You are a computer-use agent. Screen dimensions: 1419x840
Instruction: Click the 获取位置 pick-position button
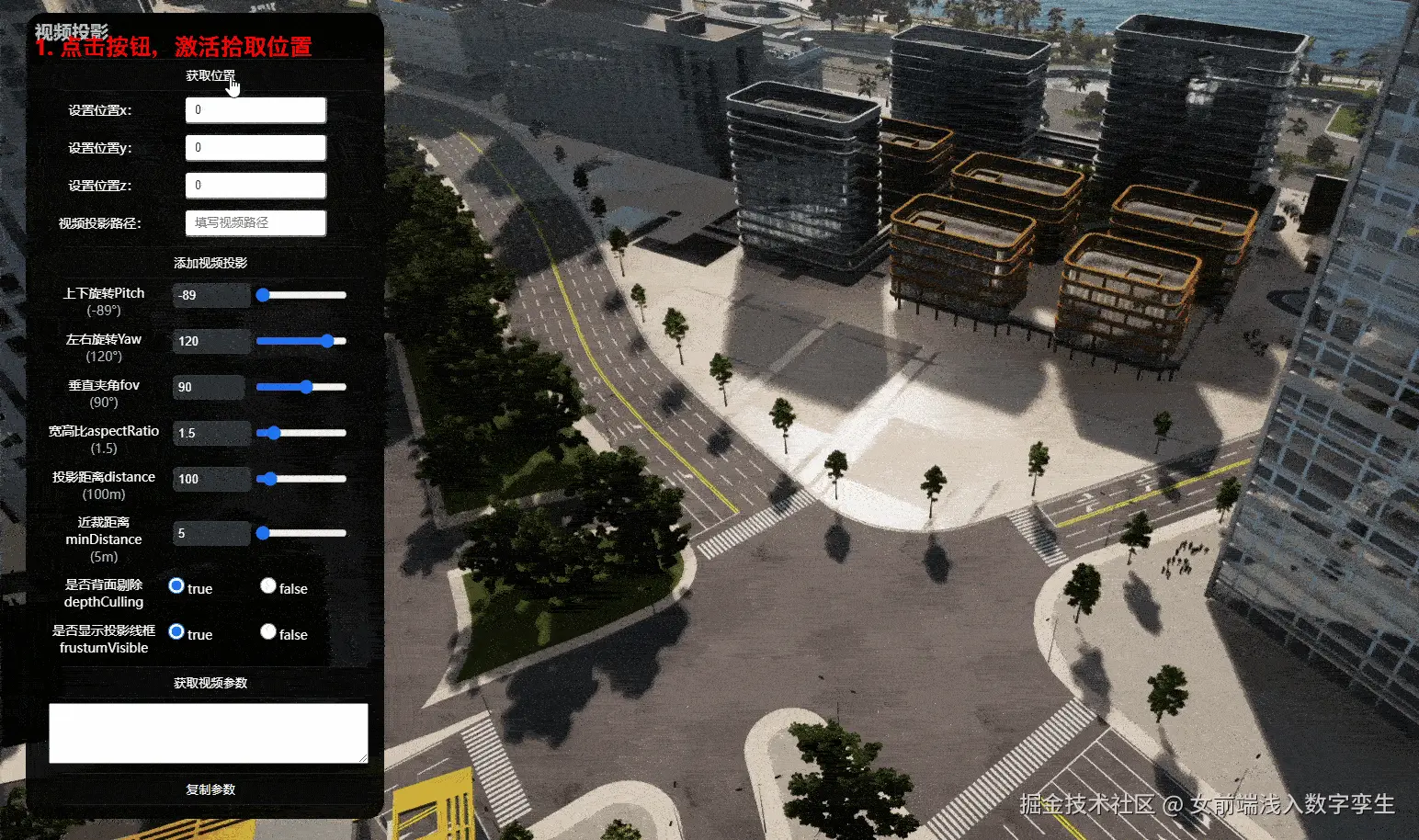(x=210, y=75)
